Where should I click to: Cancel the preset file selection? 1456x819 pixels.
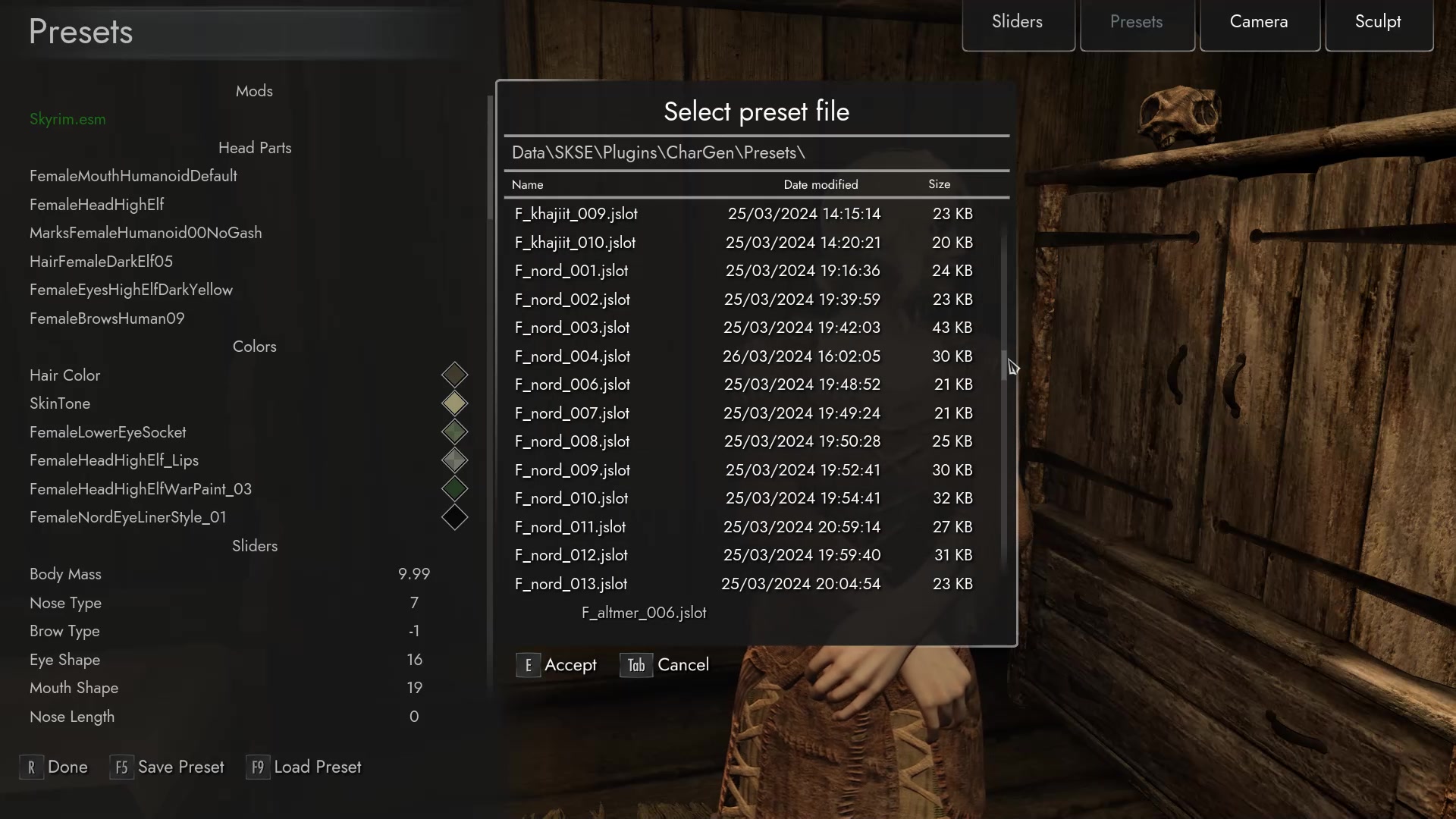coord(665,665)
